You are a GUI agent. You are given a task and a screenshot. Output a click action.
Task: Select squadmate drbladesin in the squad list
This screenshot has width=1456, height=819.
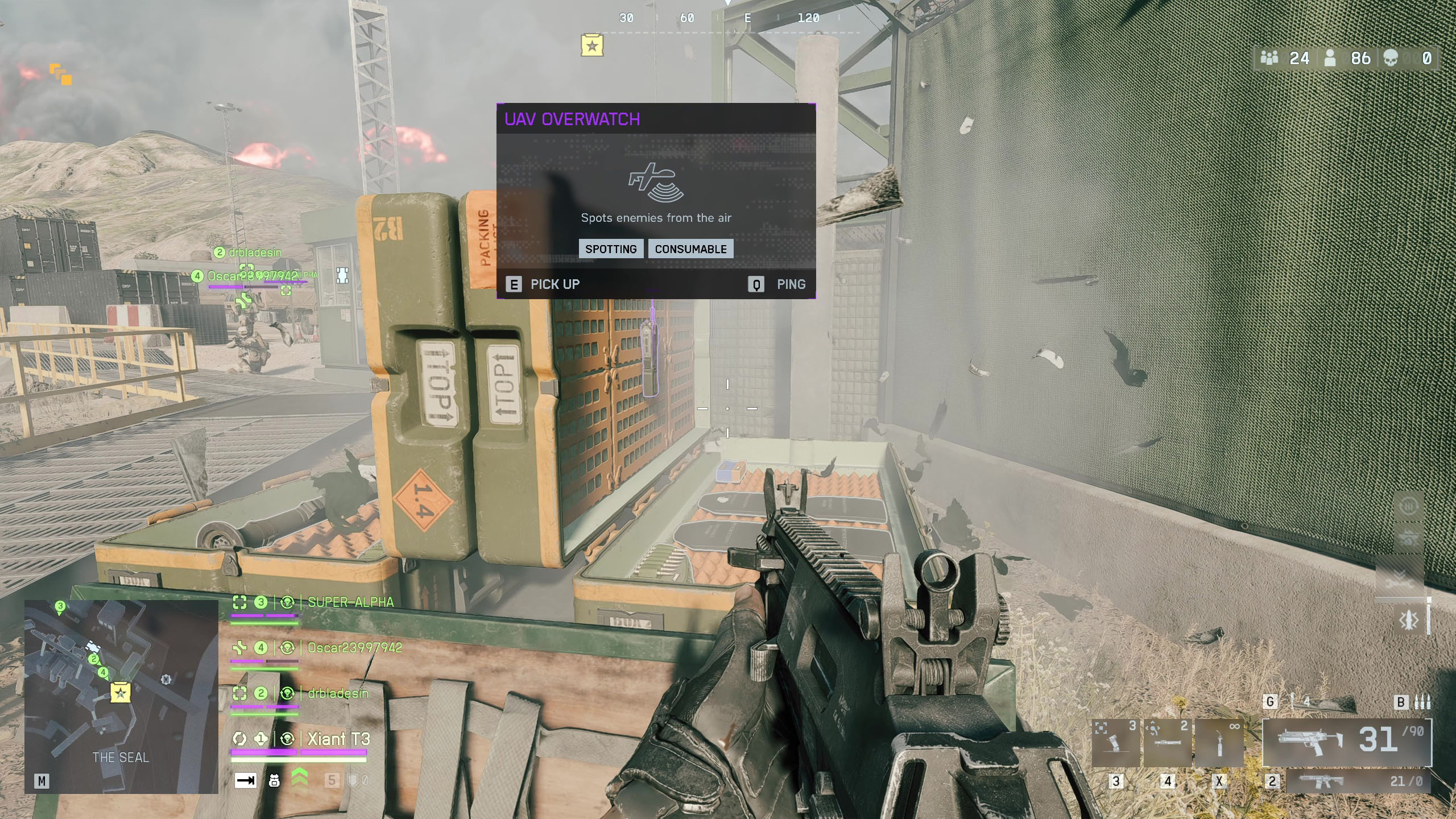tap(337, 693)
